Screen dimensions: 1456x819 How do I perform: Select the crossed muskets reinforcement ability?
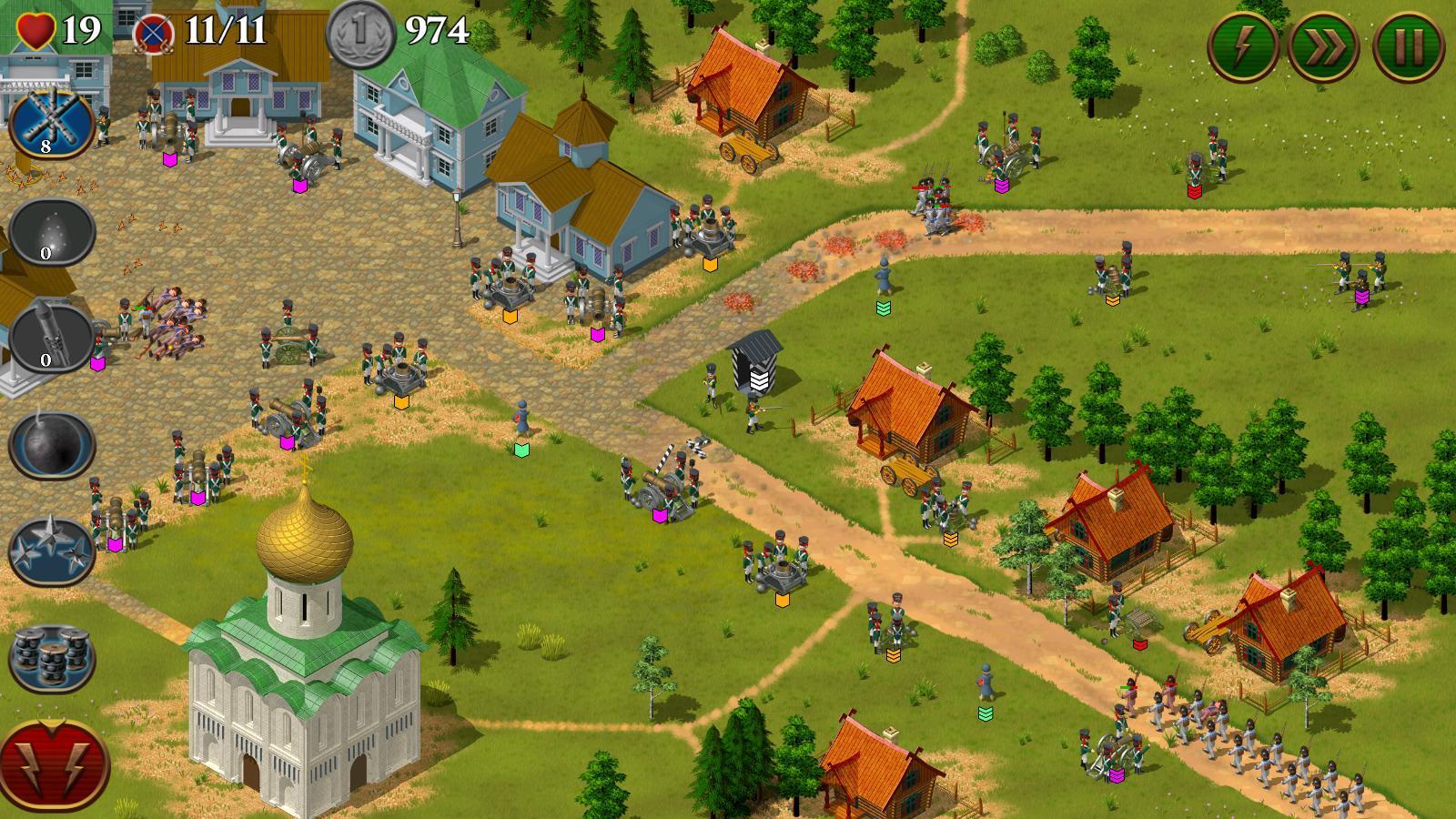coord(50,123)
